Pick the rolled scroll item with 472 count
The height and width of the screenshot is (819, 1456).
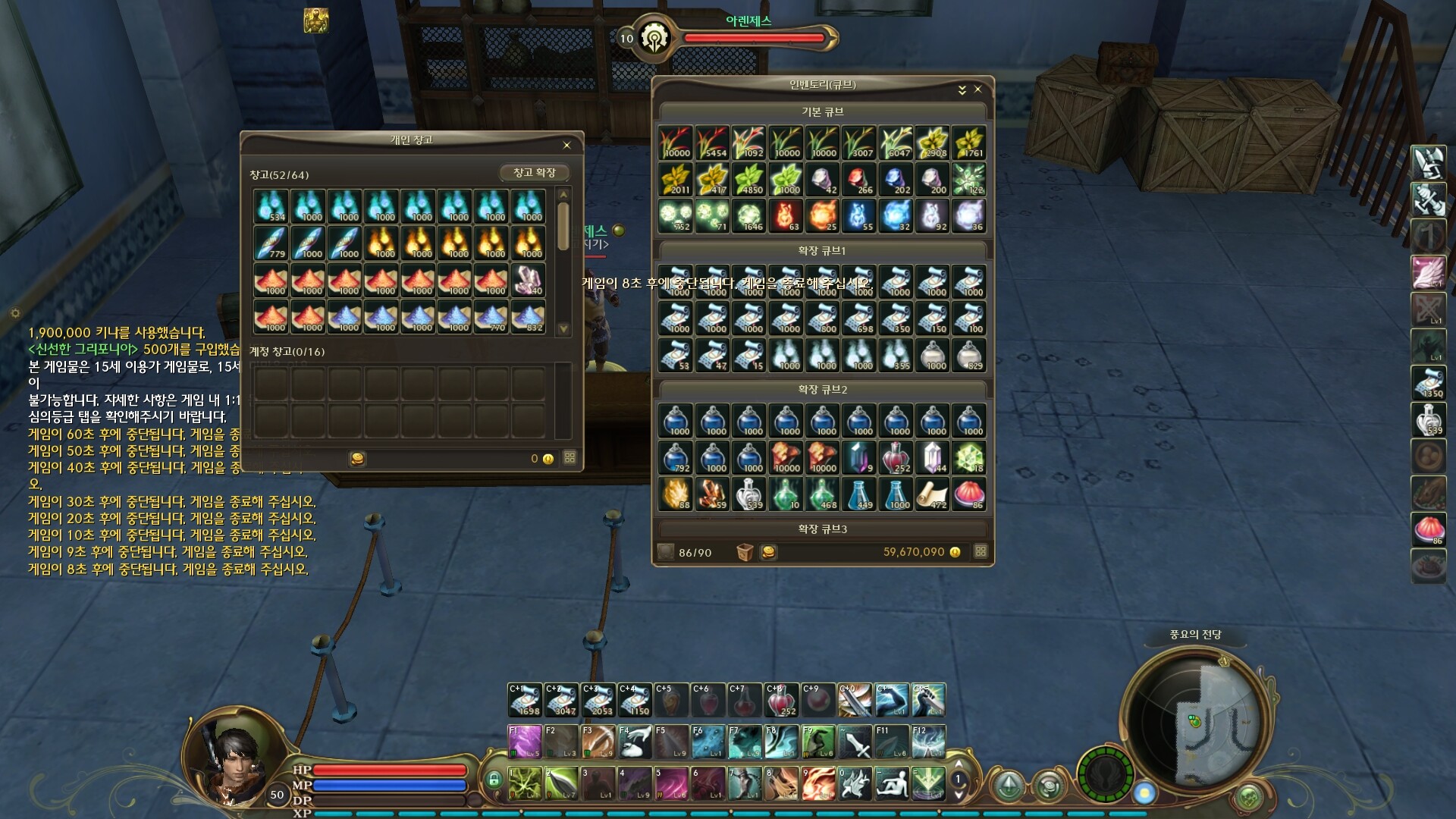pos(932,494)
